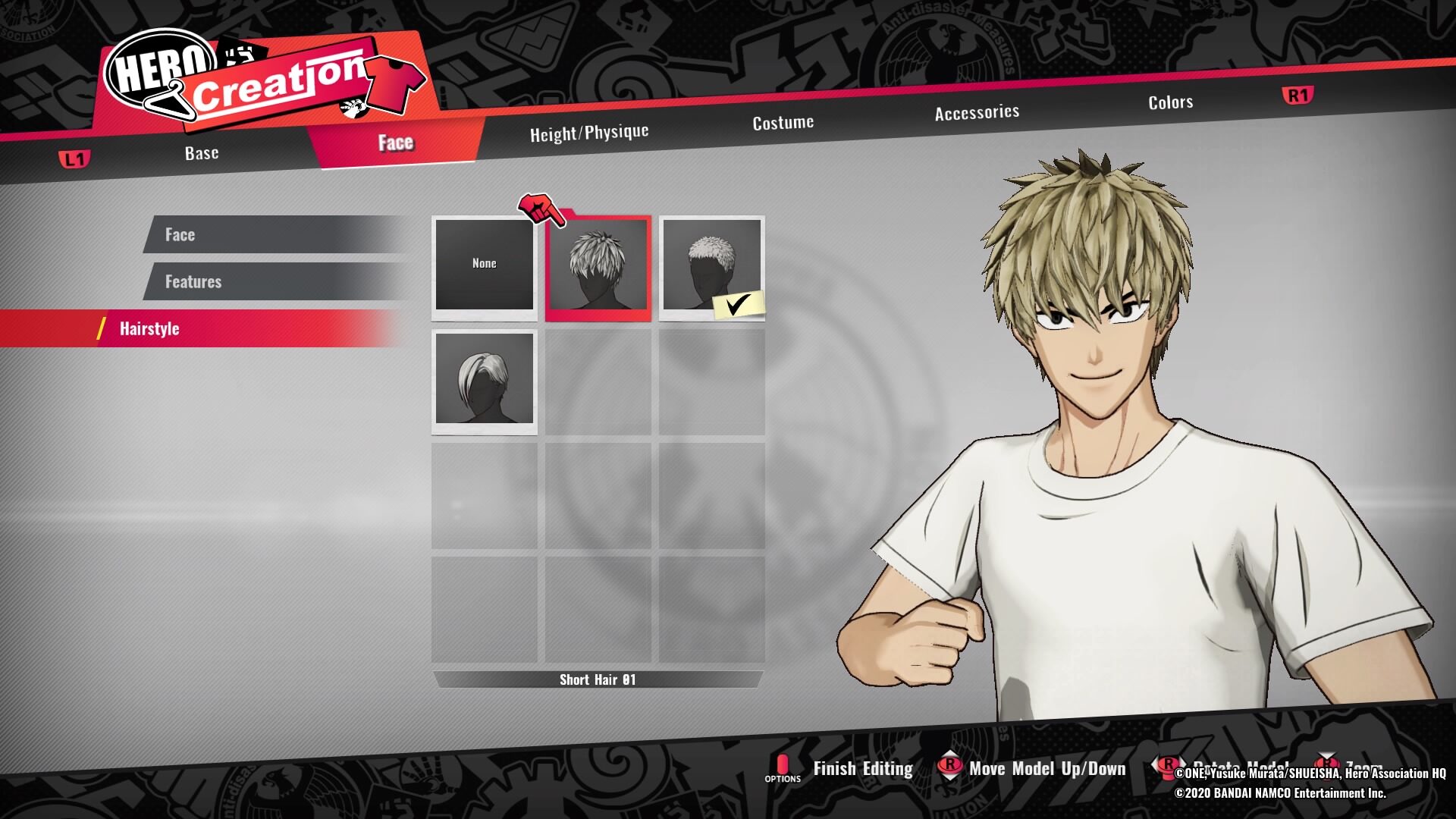Select the Face tab
Screen dimensions: 1456x819
coord(395,143)
